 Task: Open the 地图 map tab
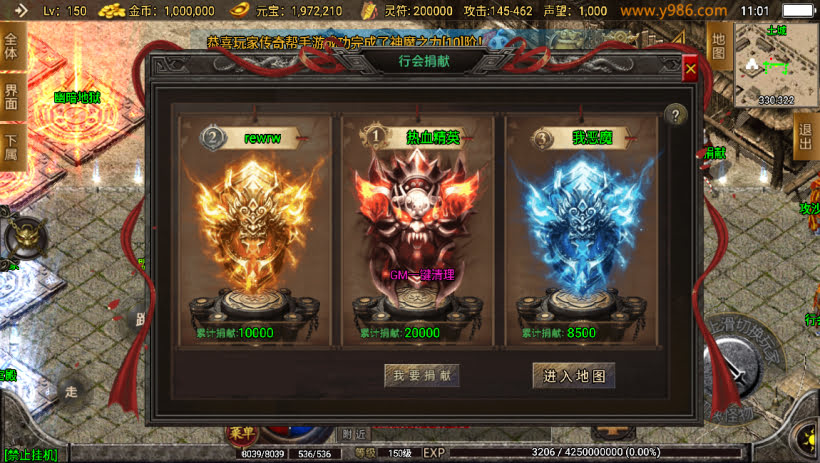(x=718, y=44)
